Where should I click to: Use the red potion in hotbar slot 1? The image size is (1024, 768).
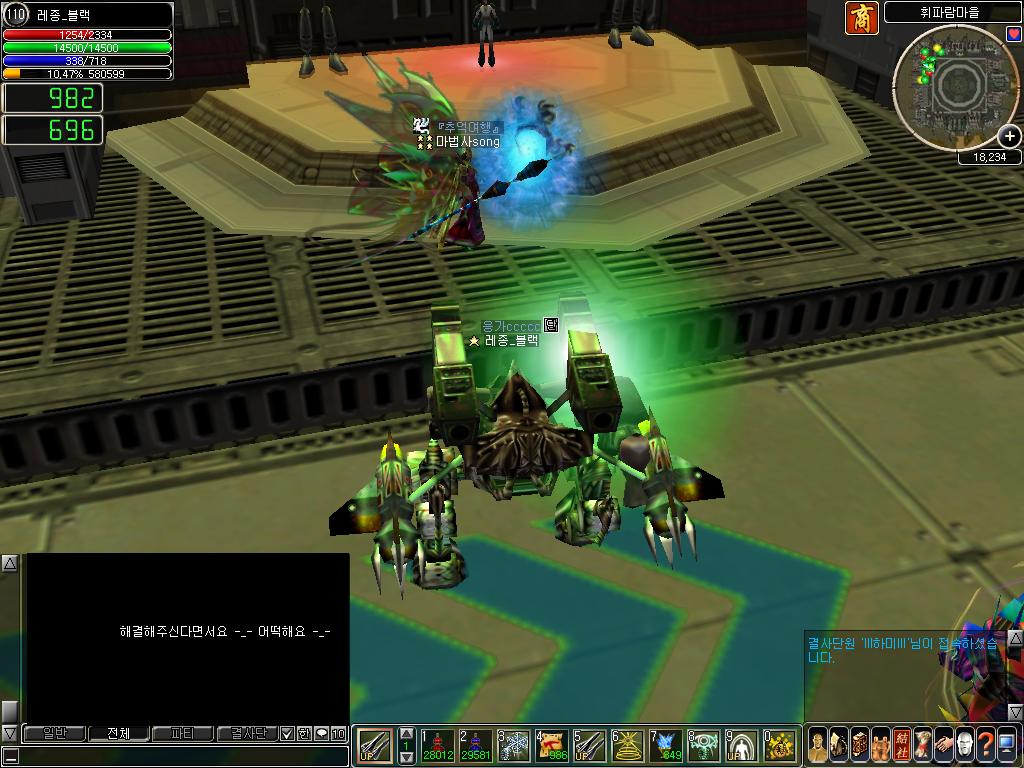(x=437, y=745)
